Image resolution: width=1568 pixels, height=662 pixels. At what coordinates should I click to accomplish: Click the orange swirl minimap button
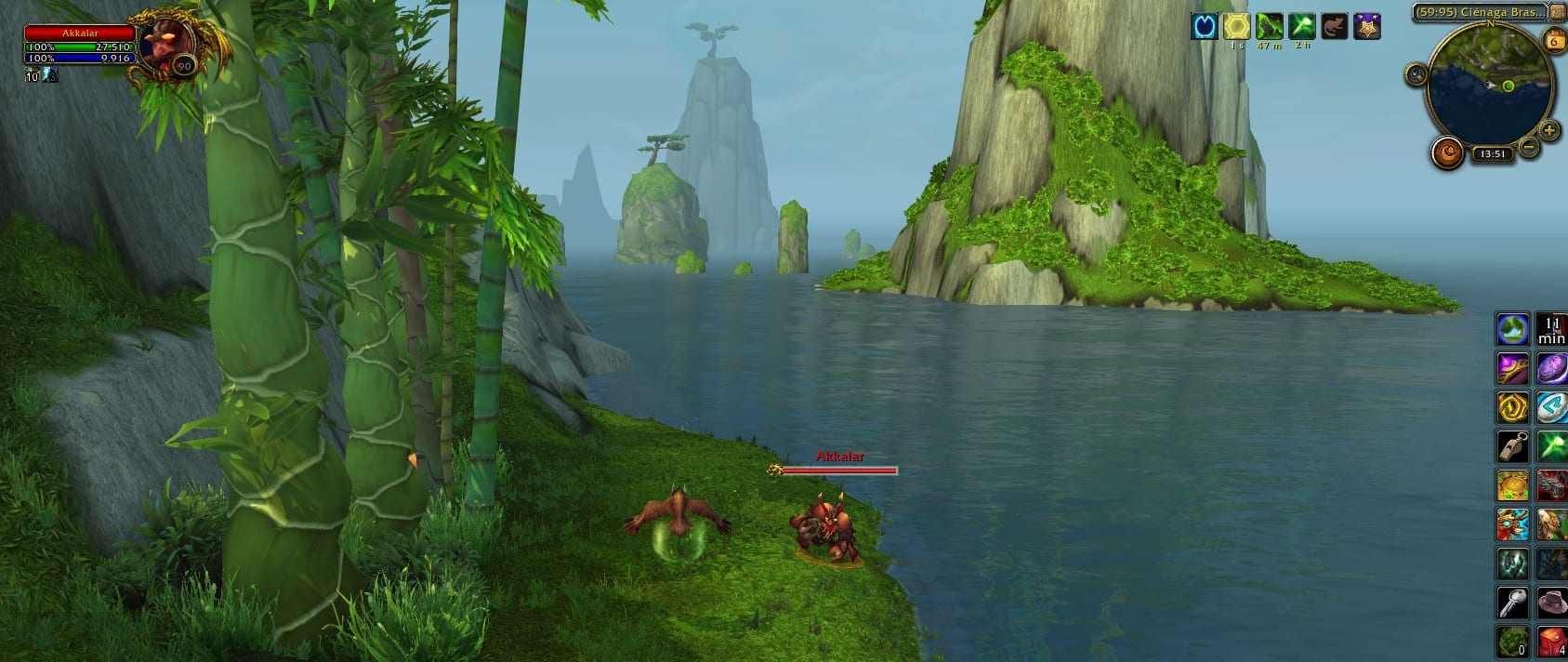(1447, 152)
